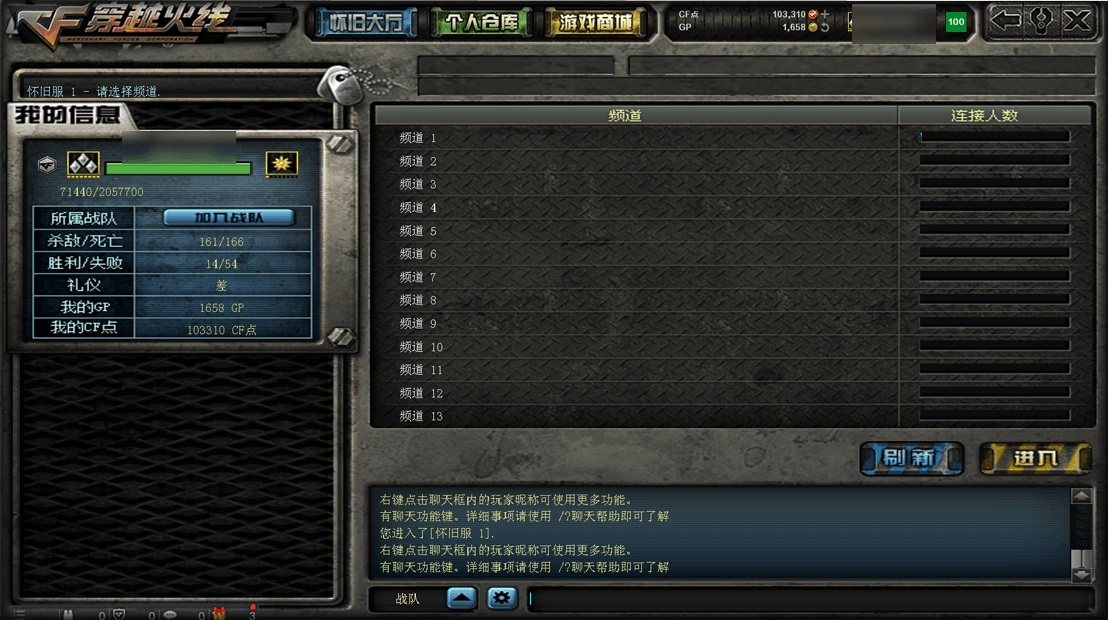1108x620 pixels.
Task: Close the game with the X button
Action: pyautogui.click(x=1076, y=20)
